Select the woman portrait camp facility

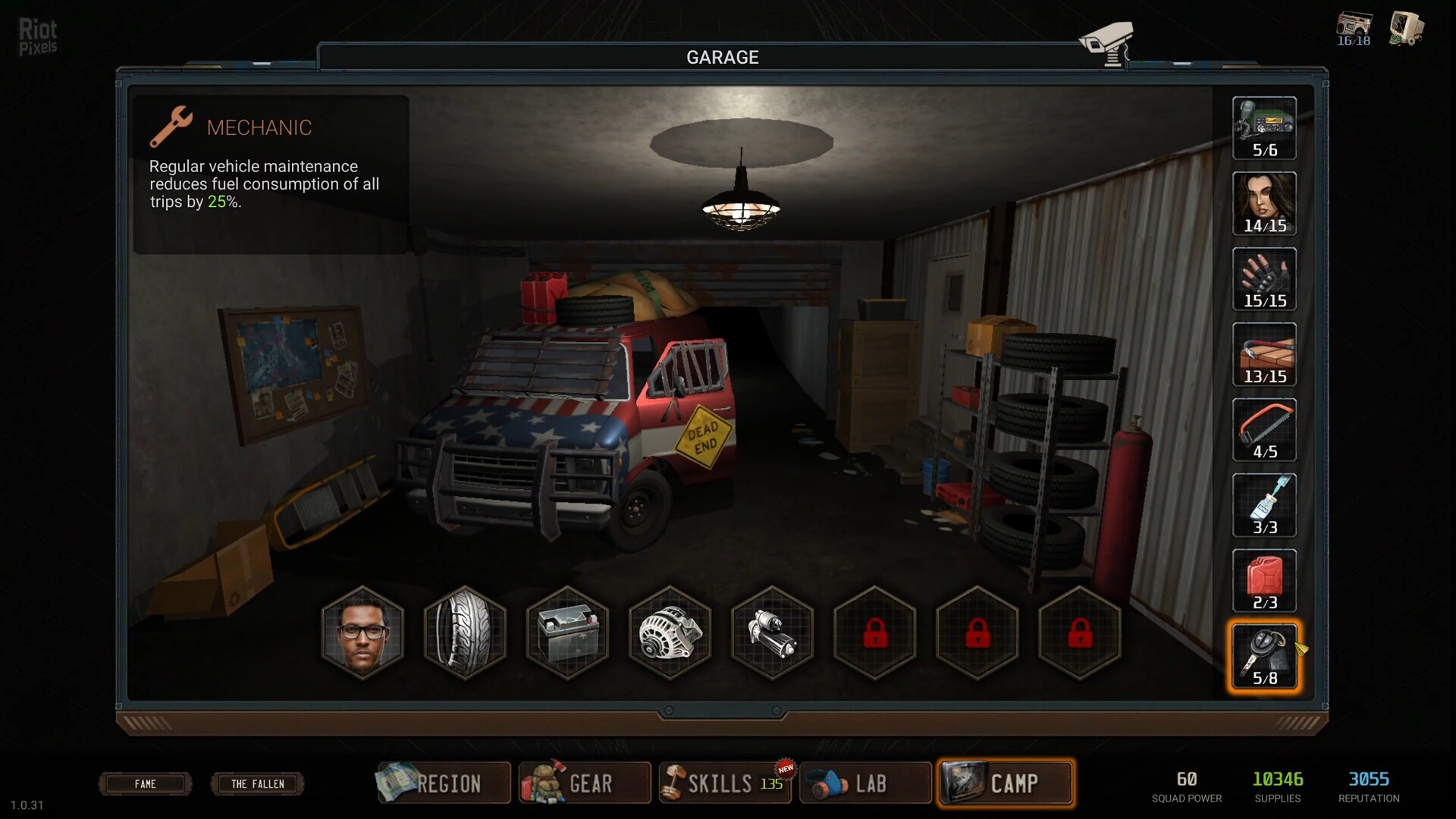tap(1264, 203)
